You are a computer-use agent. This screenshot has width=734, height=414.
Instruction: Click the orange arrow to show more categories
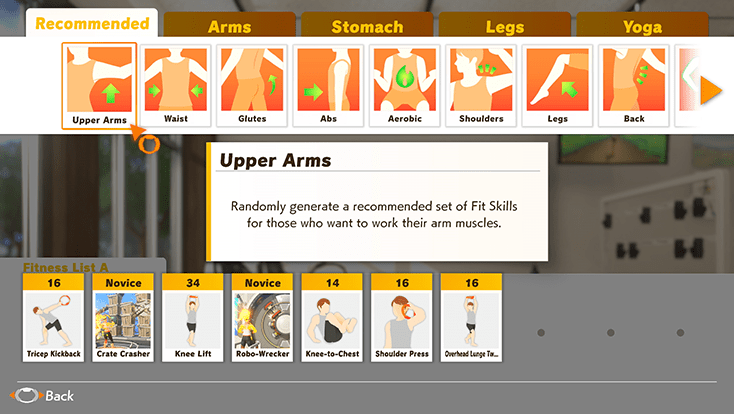[710, 92]
